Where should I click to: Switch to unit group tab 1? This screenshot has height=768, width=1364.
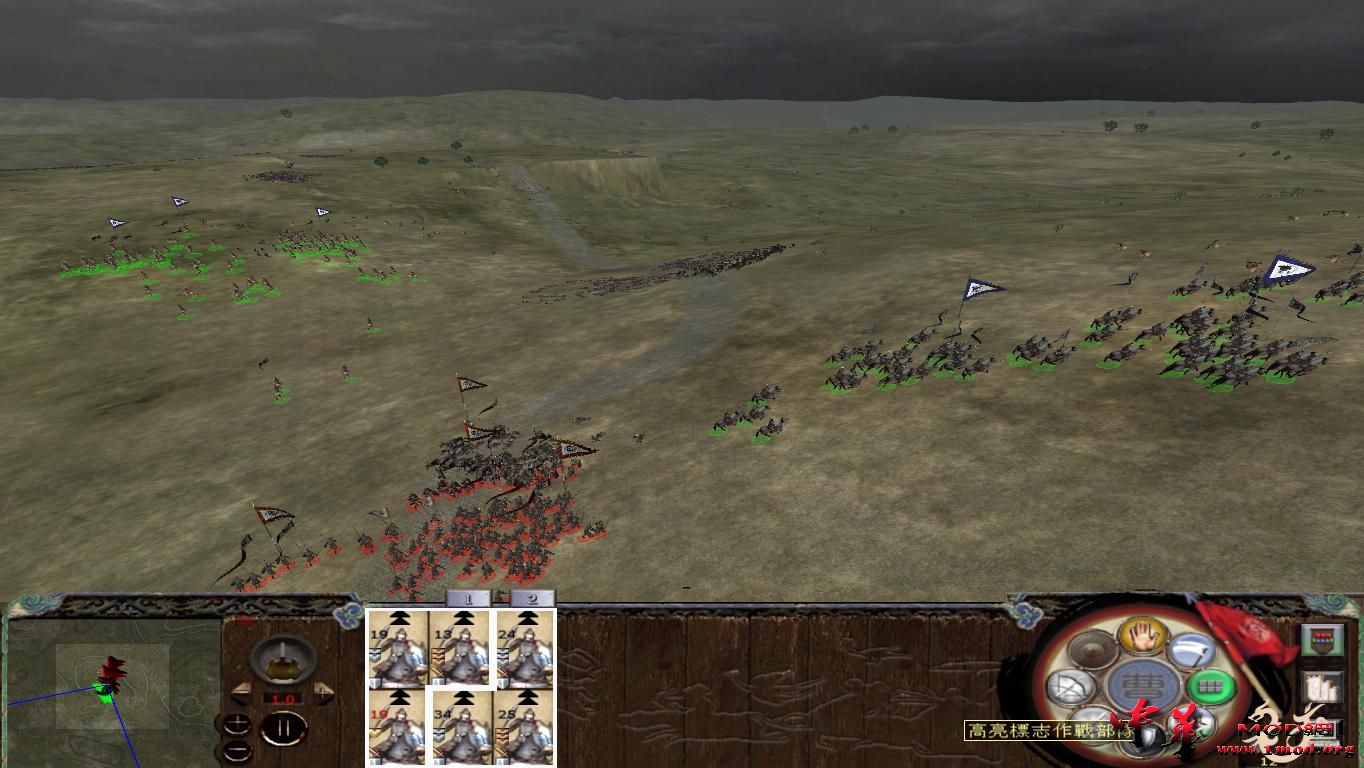tap(468, 599)
